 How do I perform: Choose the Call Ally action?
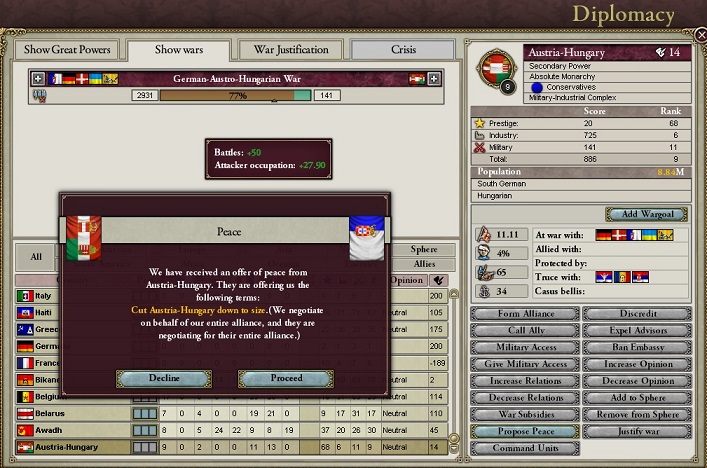[x=525, y=330]
